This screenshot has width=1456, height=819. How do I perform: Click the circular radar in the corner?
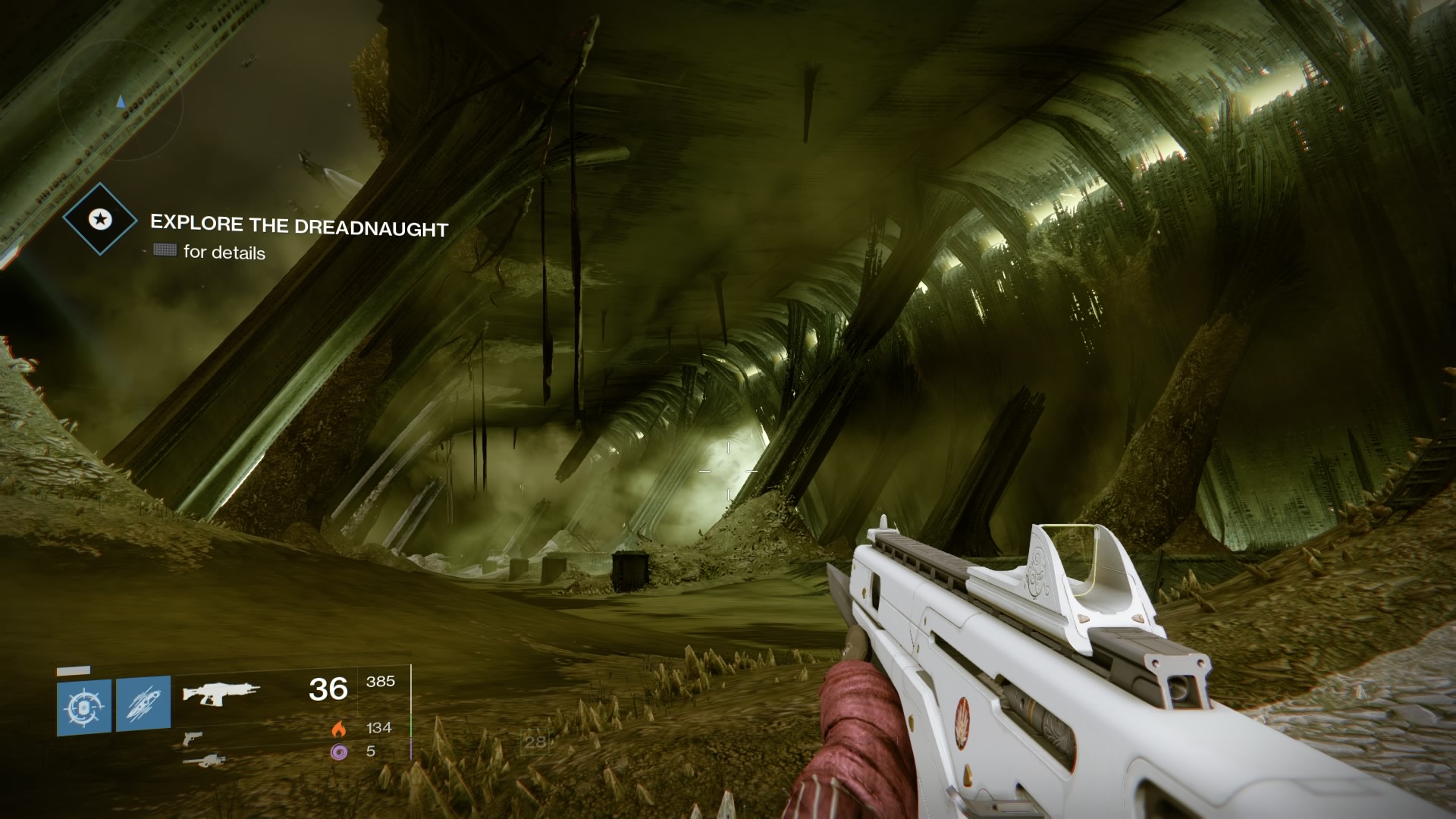pyautogui.click(x=121, y=99)
